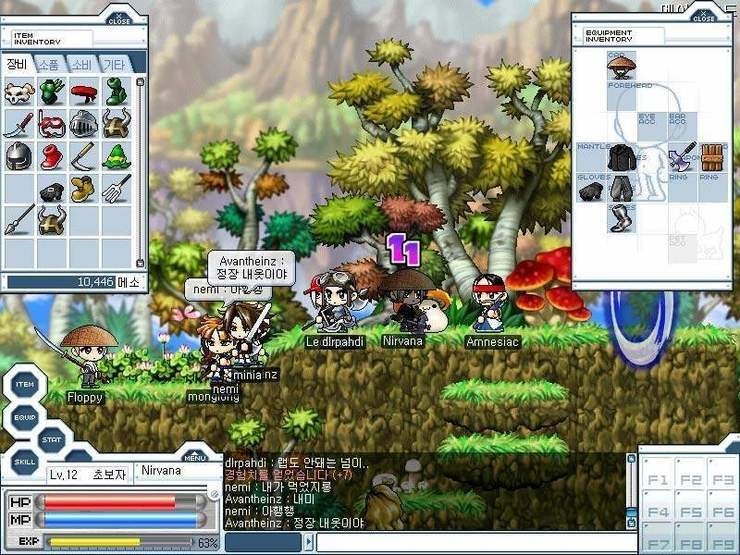The height and width of the screenshot is (555, 740).
Task: Select the equipped straw hat cap slot
Action: 621,66
